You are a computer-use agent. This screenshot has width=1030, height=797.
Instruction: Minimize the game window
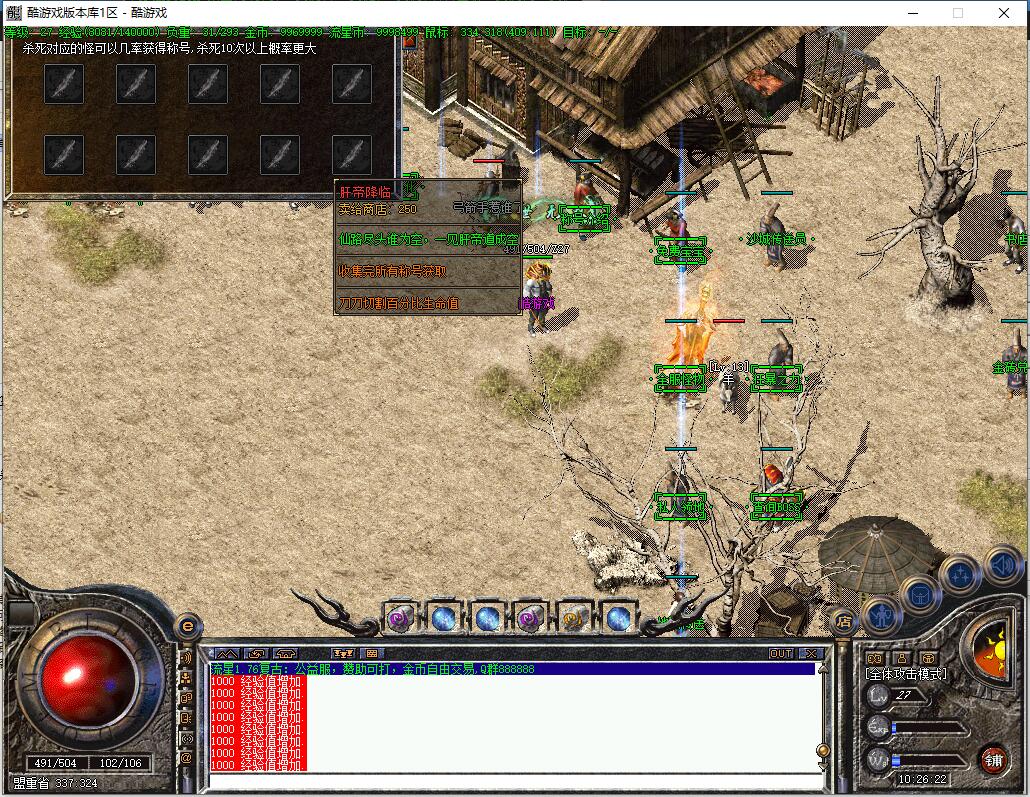click(x=912, y=13)
